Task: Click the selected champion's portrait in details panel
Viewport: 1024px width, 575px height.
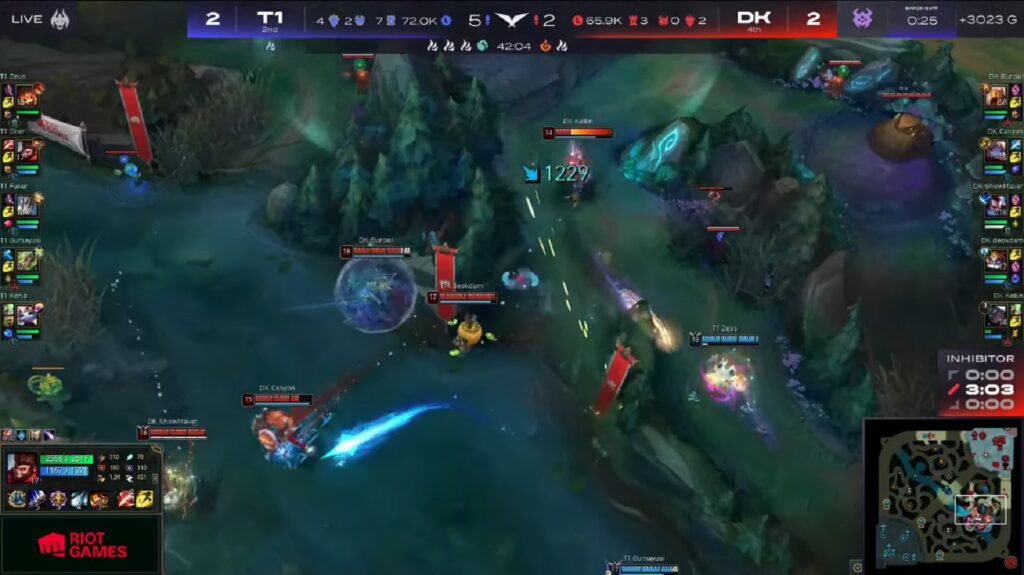Action: [24, 468]
